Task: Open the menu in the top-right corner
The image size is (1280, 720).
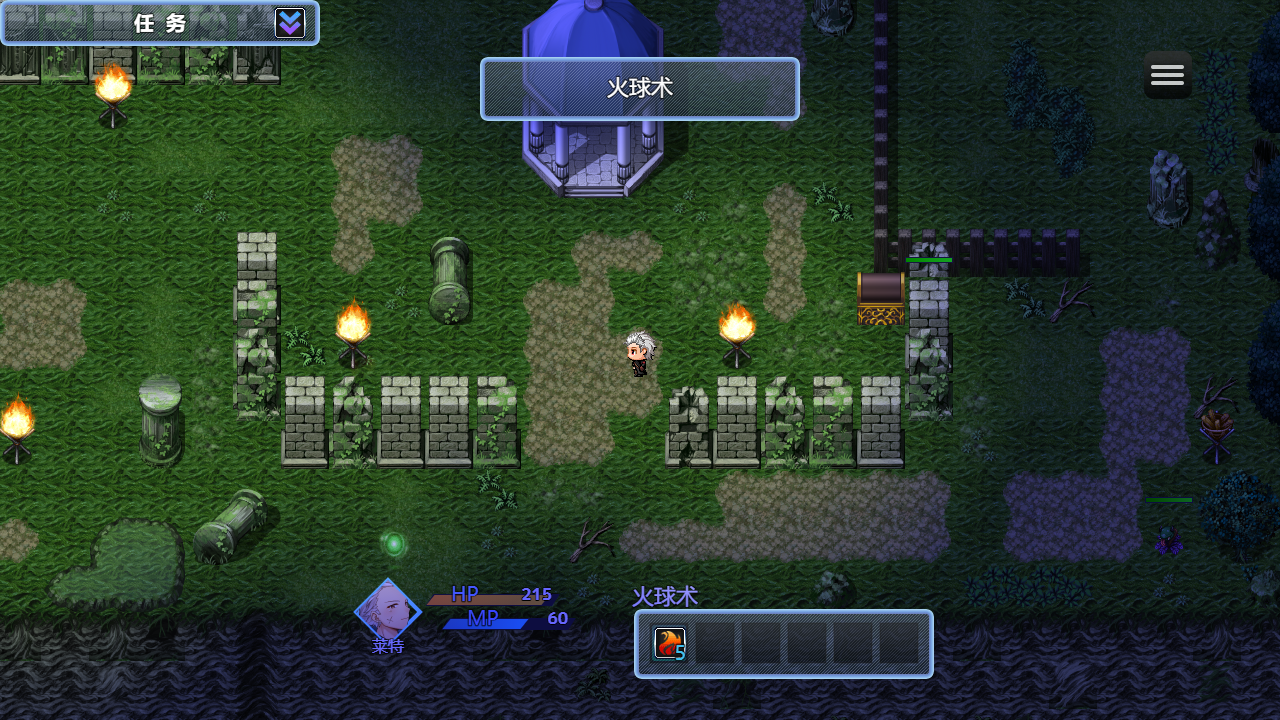Action: click(x=1167, y=74)
